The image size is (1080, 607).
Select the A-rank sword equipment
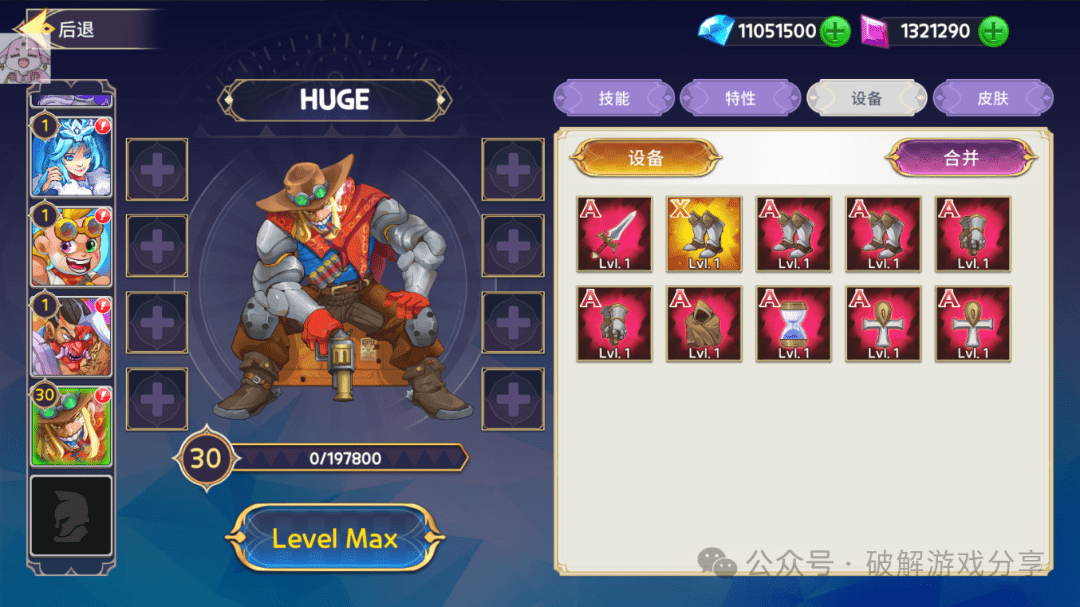(x=614, y=234)
